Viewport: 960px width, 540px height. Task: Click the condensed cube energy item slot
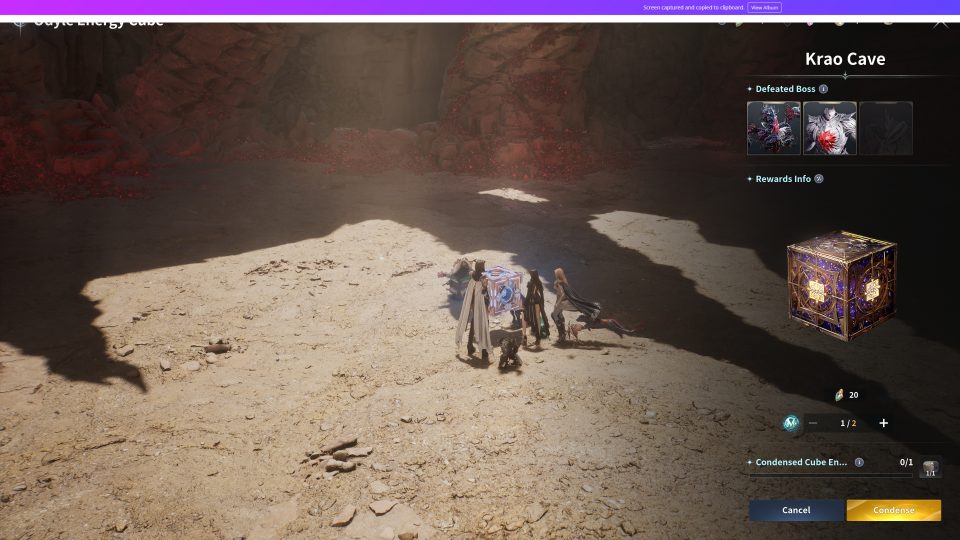930,467
